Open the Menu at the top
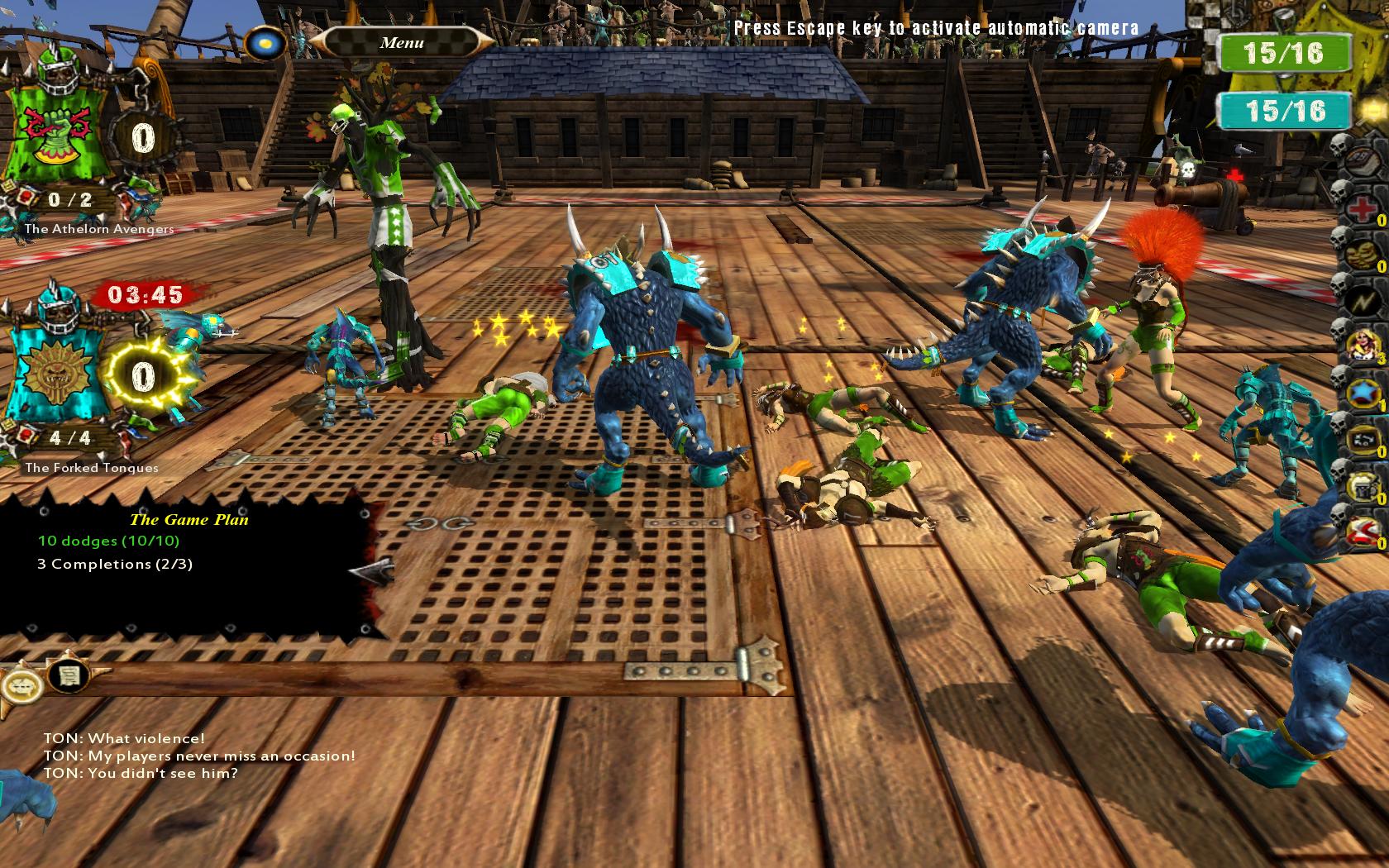 coord(401,41)
